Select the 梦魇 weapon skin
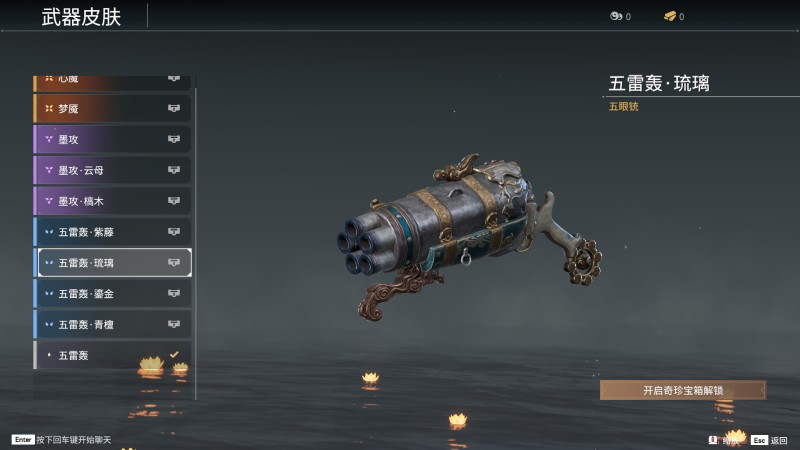 coord(112,108)
